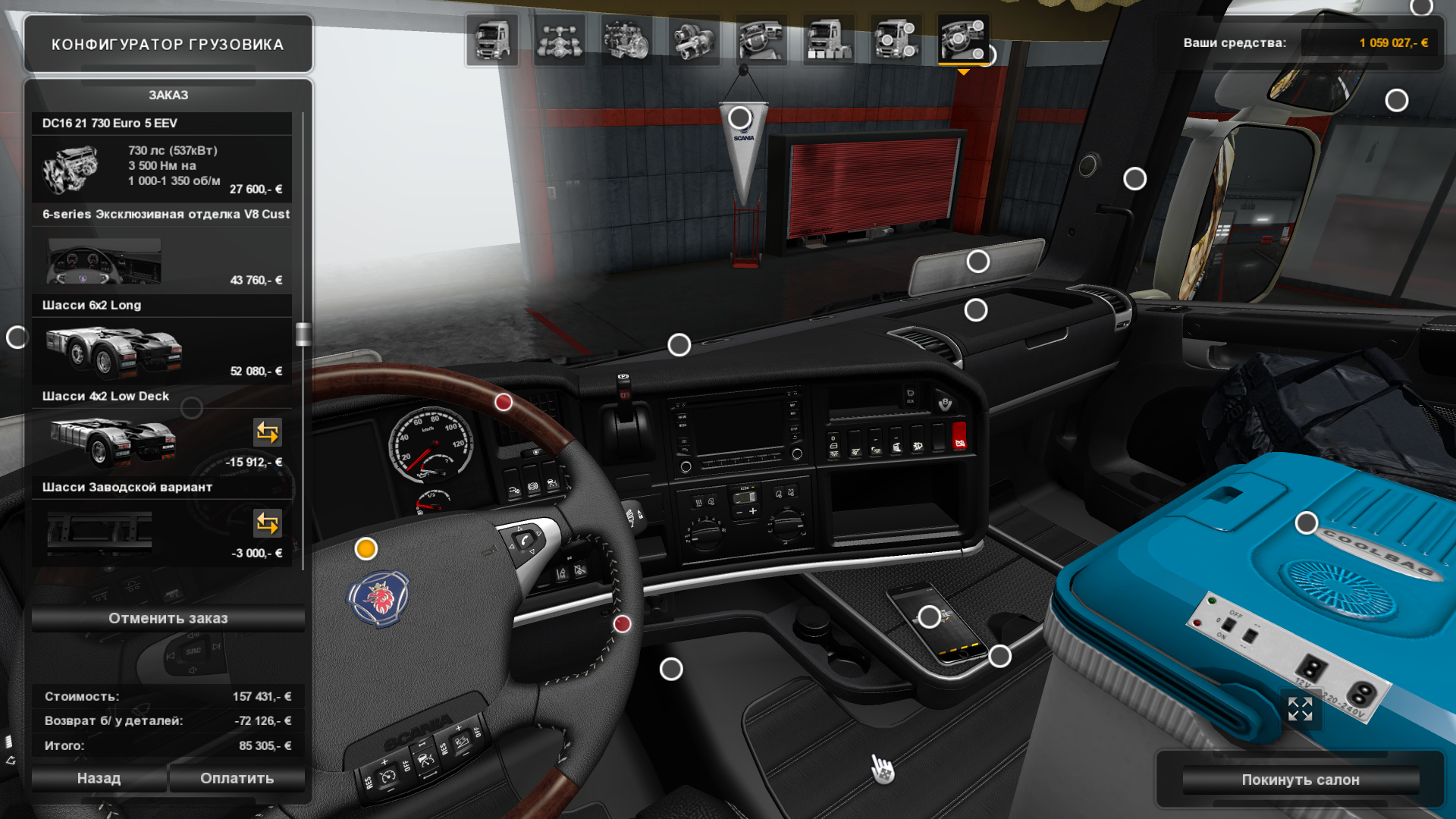Viewport: 1456px width, 819px height.
Task: Open the cabin selection tab
Action: [x=492, y=40]
